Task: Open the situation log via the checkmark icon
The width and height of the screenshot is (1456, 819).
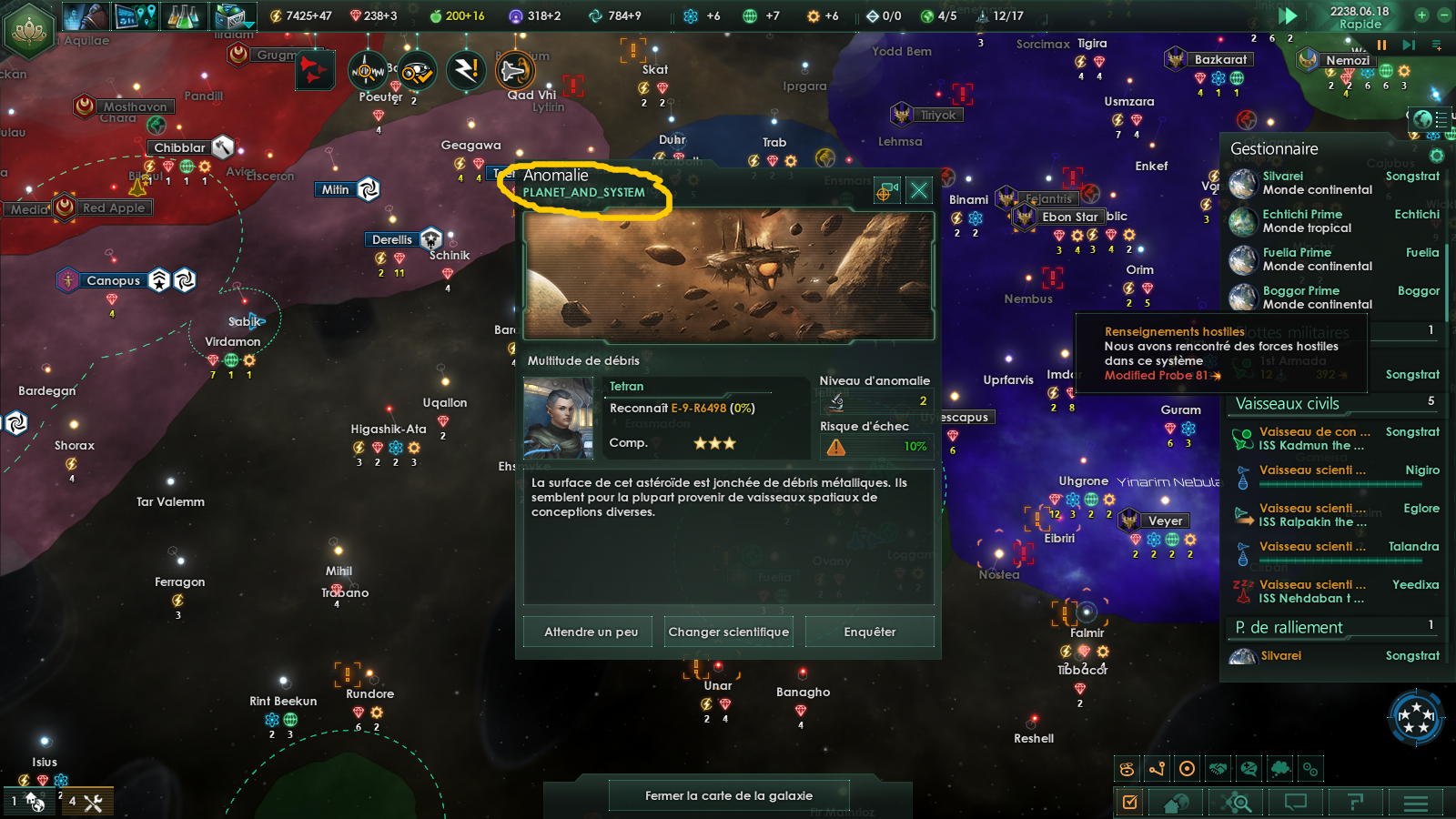Action: click(x=1131, y=803)
